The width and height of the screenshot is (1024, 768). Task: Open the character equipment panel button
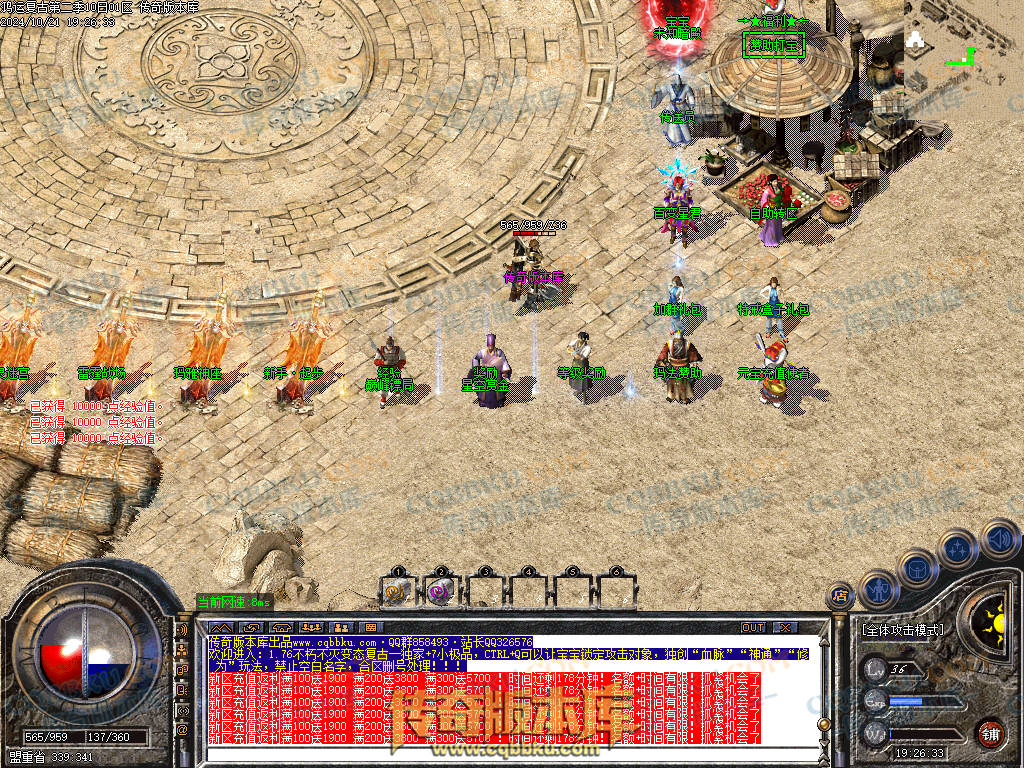pyautogui.click(x=877, y=589)
